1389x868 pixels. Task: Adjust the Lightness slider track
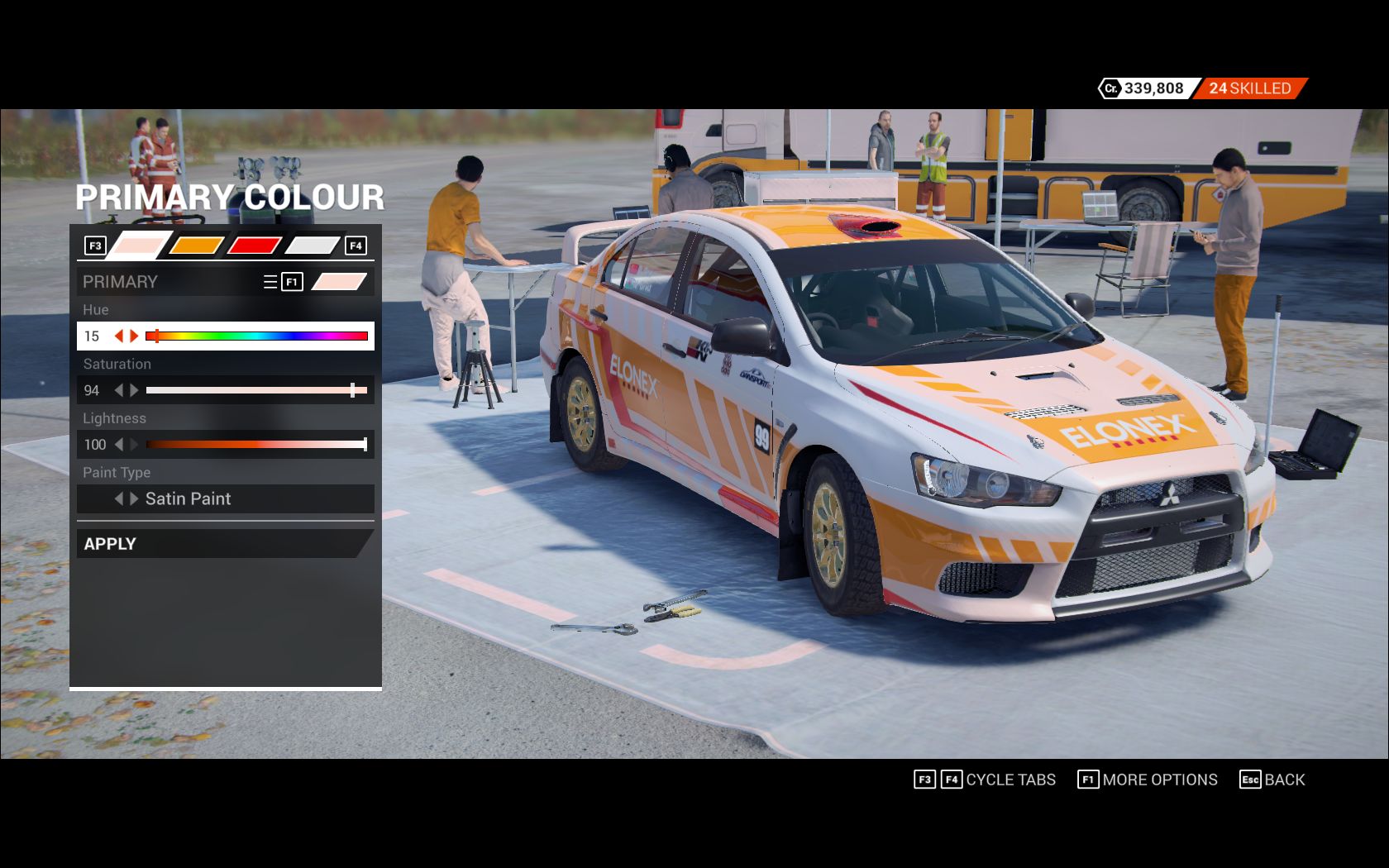pos(257,445)
